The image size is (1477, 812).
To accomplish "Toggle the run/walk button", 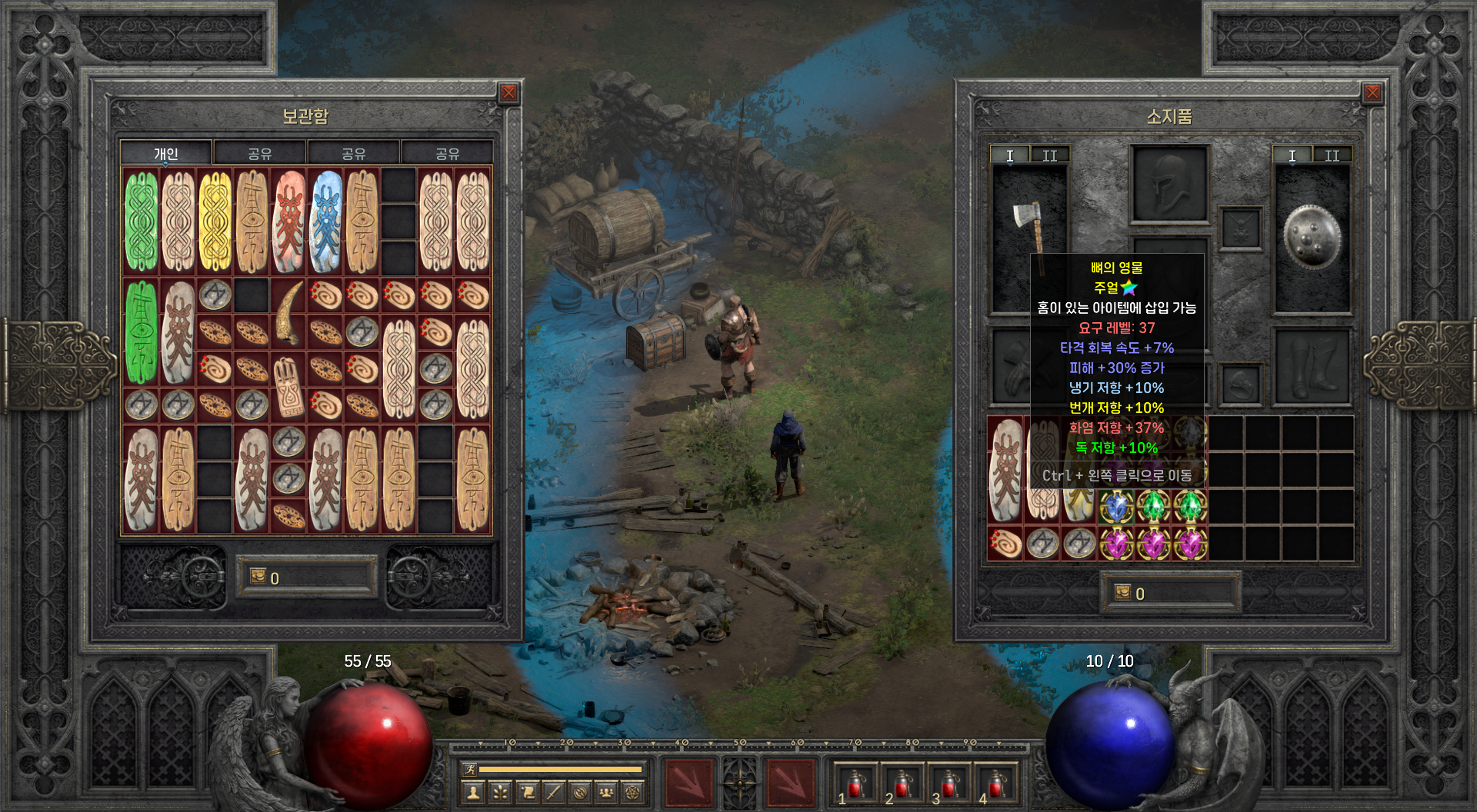I will pyautogui.click(x=469, y=769).
